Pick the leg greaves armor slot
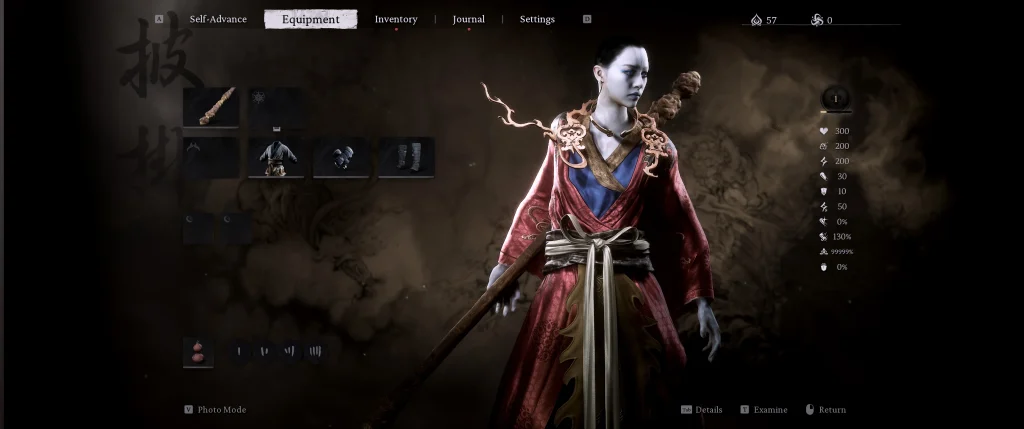Image resolution: width=1024 pixels, height=429 pixels. pyautogui.click(x=406, y=158)
